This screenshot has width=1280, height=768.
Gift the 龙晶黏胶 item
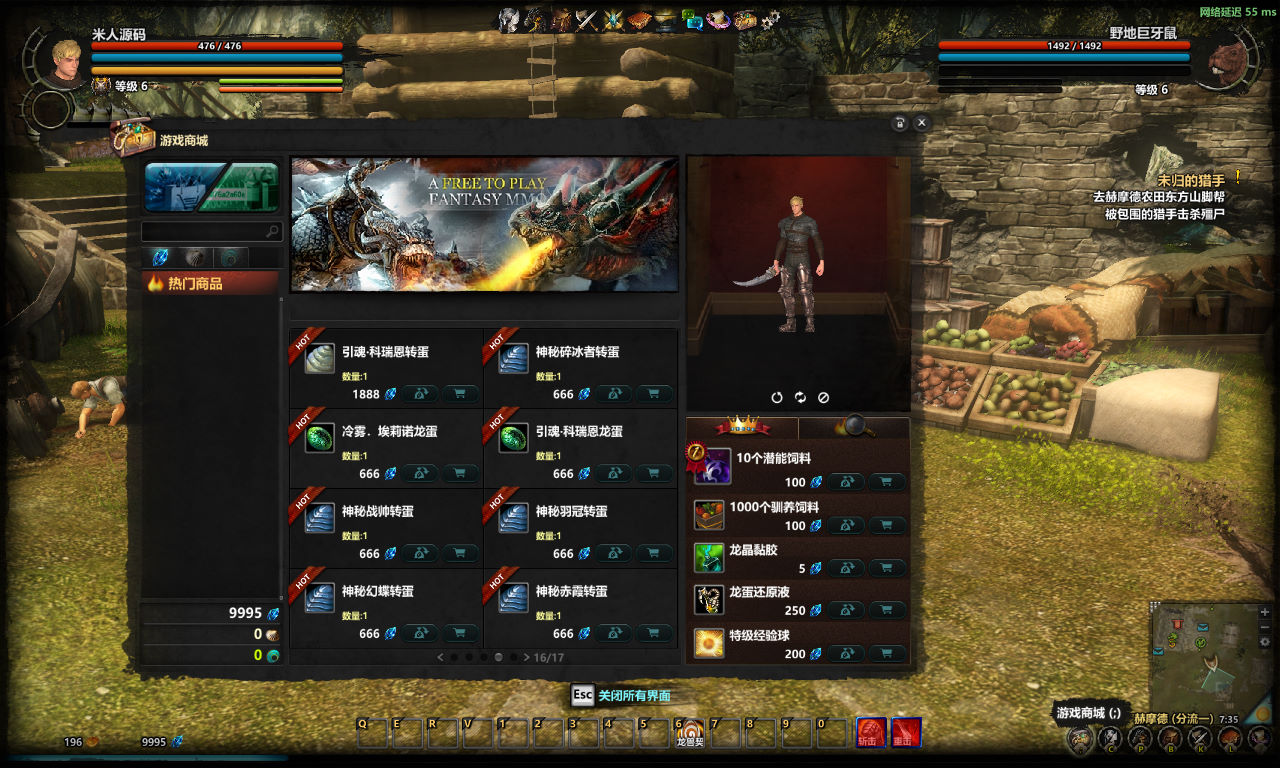coord(846,568)
